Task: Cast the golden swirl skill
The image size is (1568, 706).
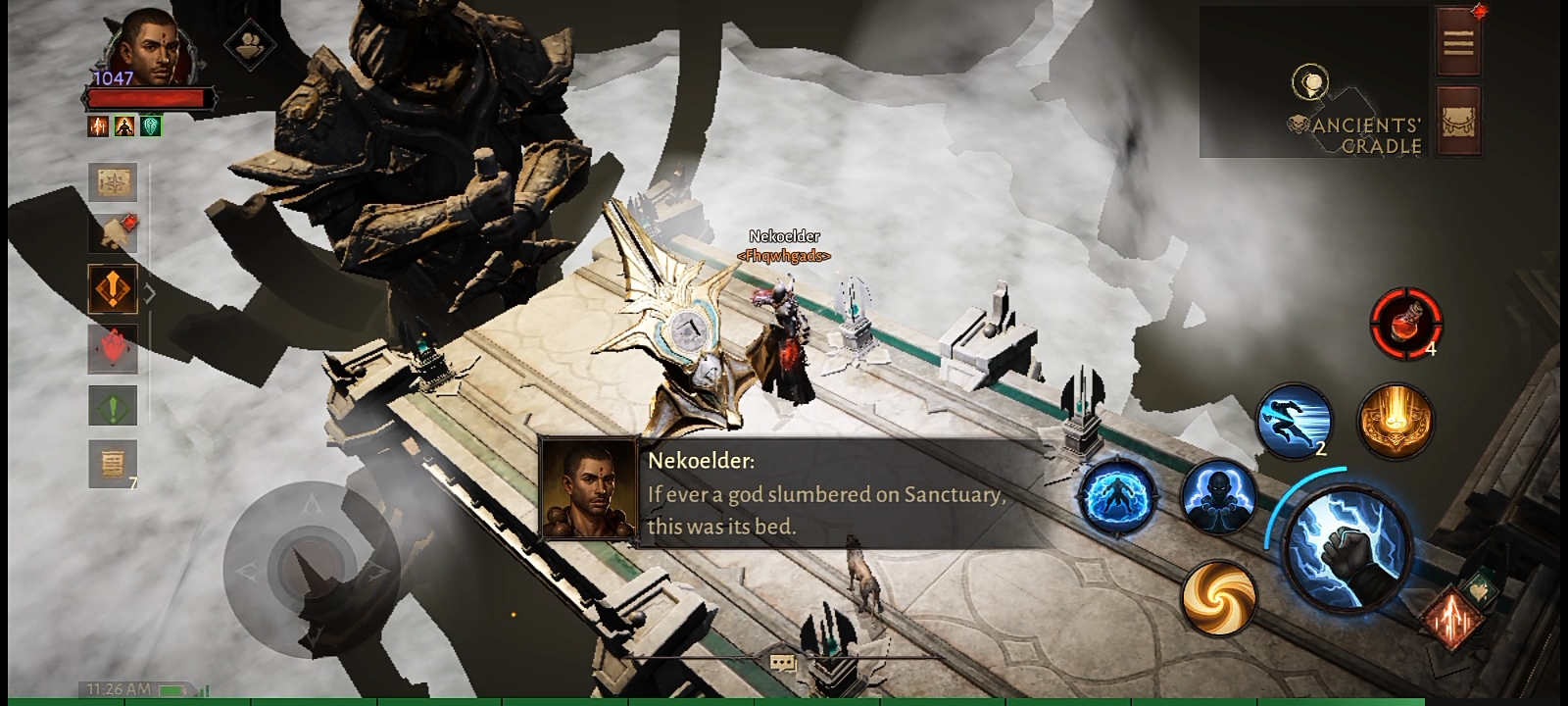Action: (x=1218, y=595)
